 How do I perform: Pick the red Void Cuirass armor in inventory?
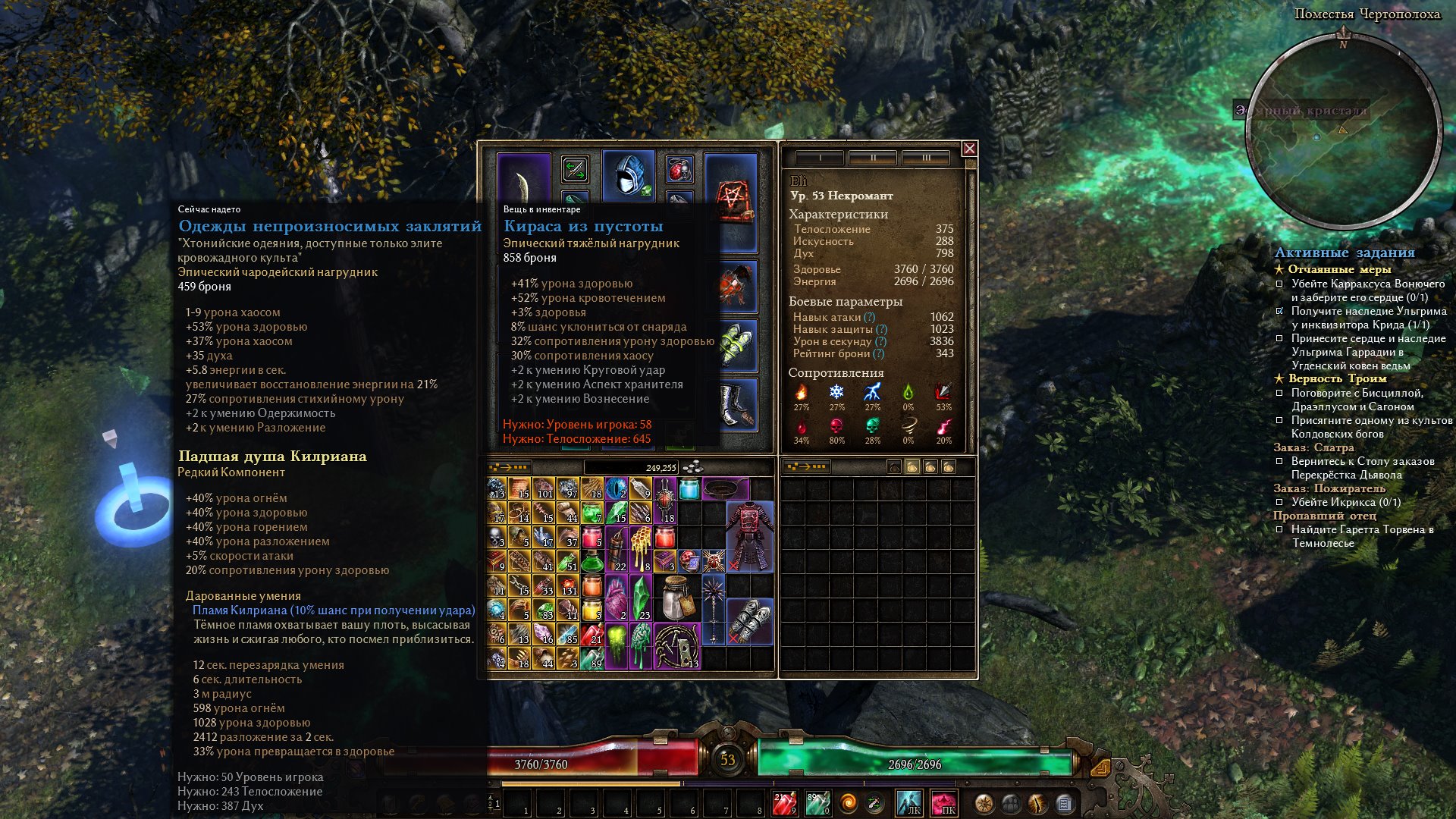[x=749, y=536]
